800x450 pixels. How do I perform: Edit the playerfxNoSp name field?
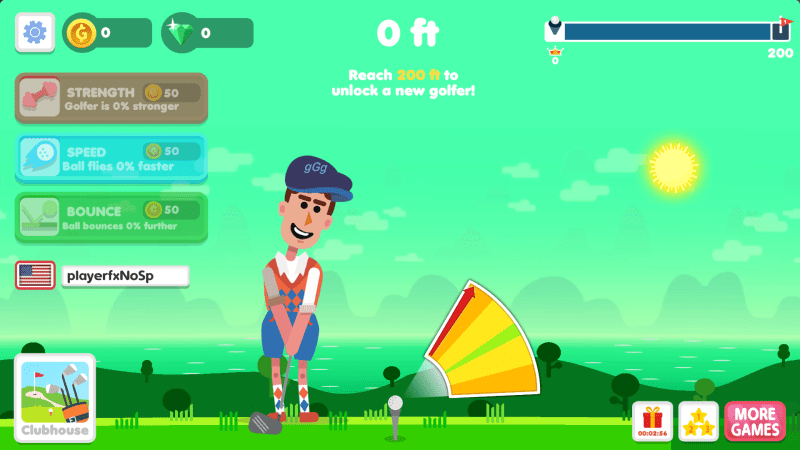tap(124, 275)
